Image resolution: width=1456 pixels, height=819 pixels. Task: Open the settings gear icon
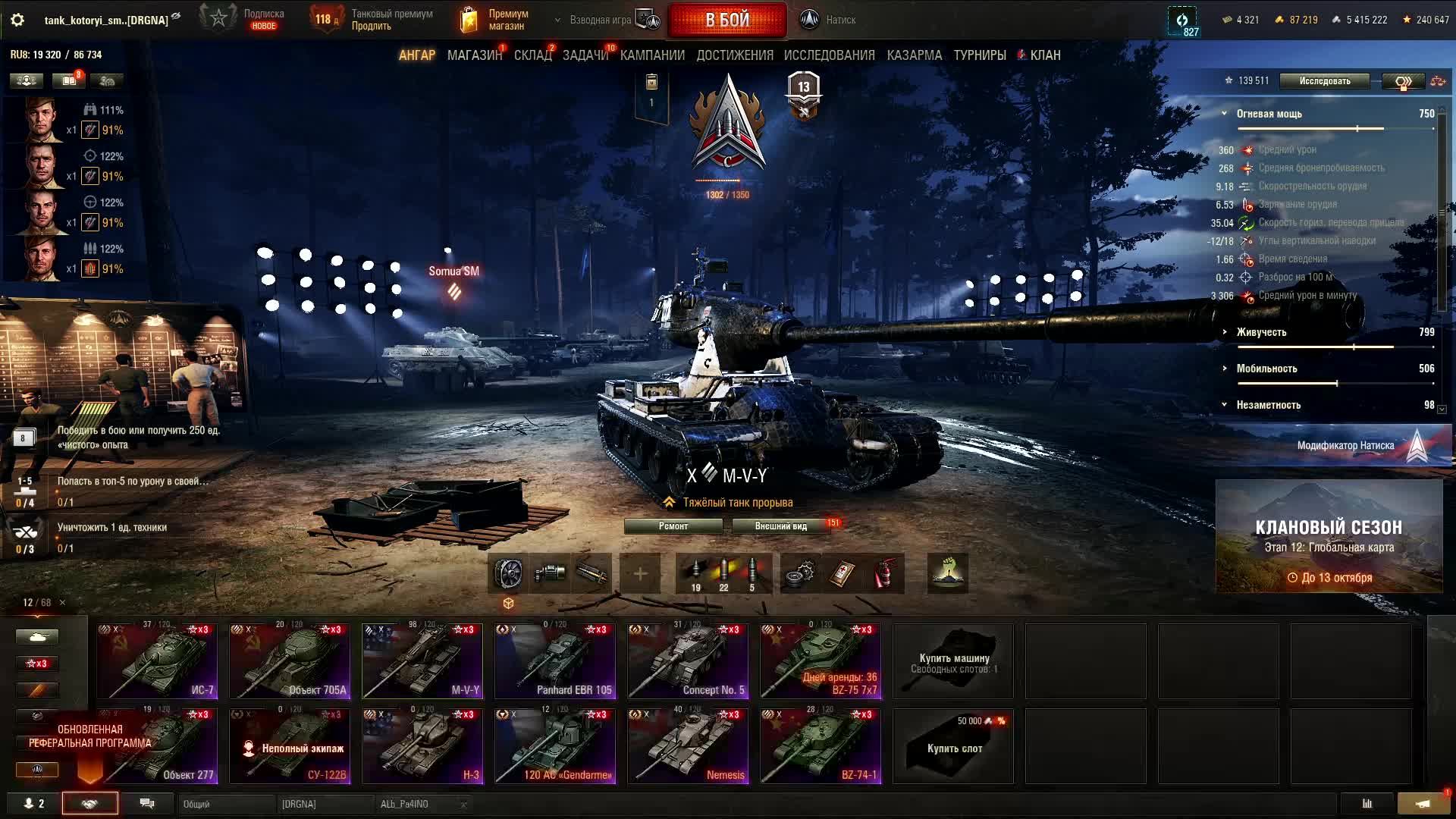tap(17, 20)
